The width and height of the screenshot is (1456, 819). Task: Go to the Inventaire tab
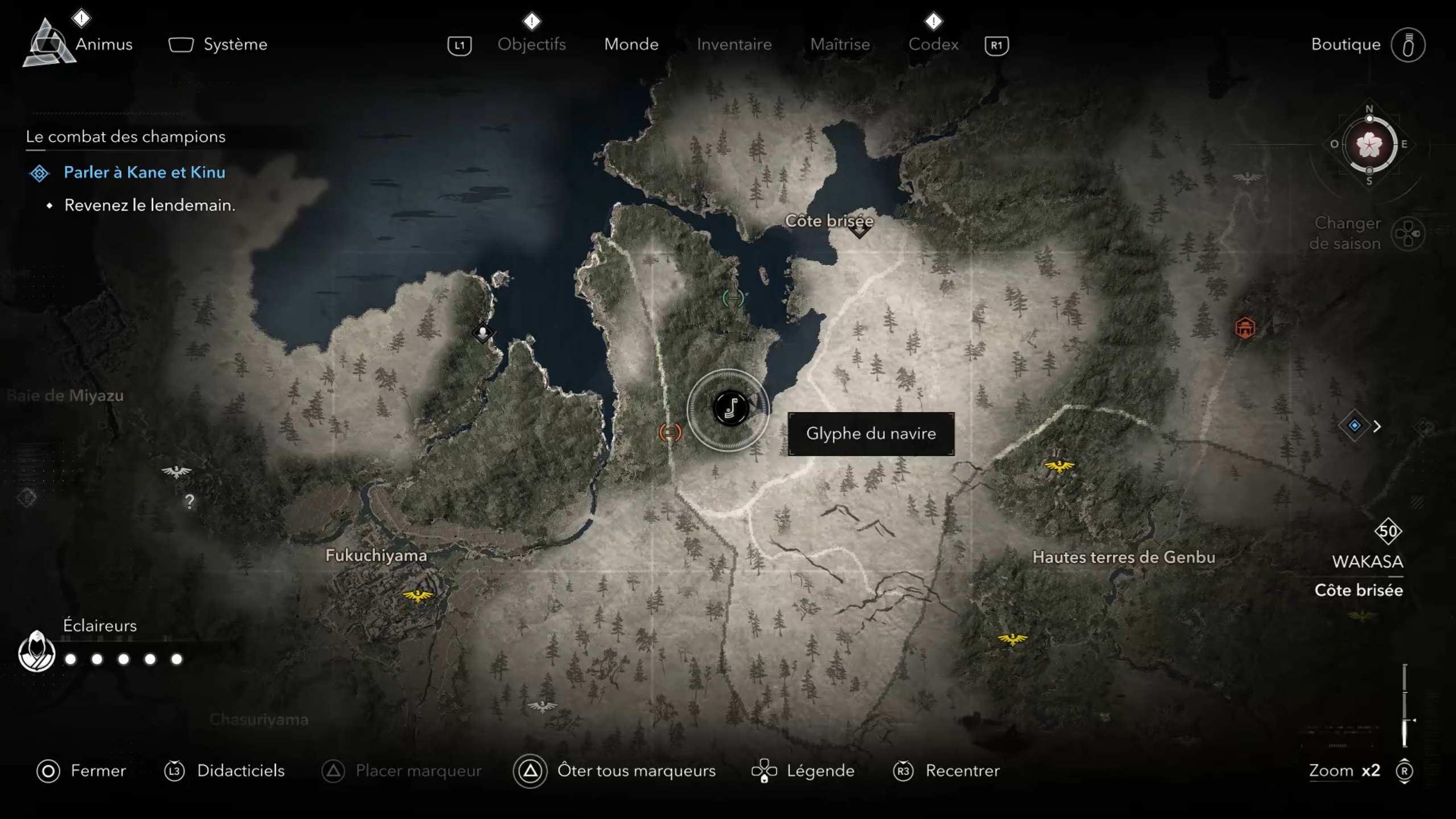[734, 44]
